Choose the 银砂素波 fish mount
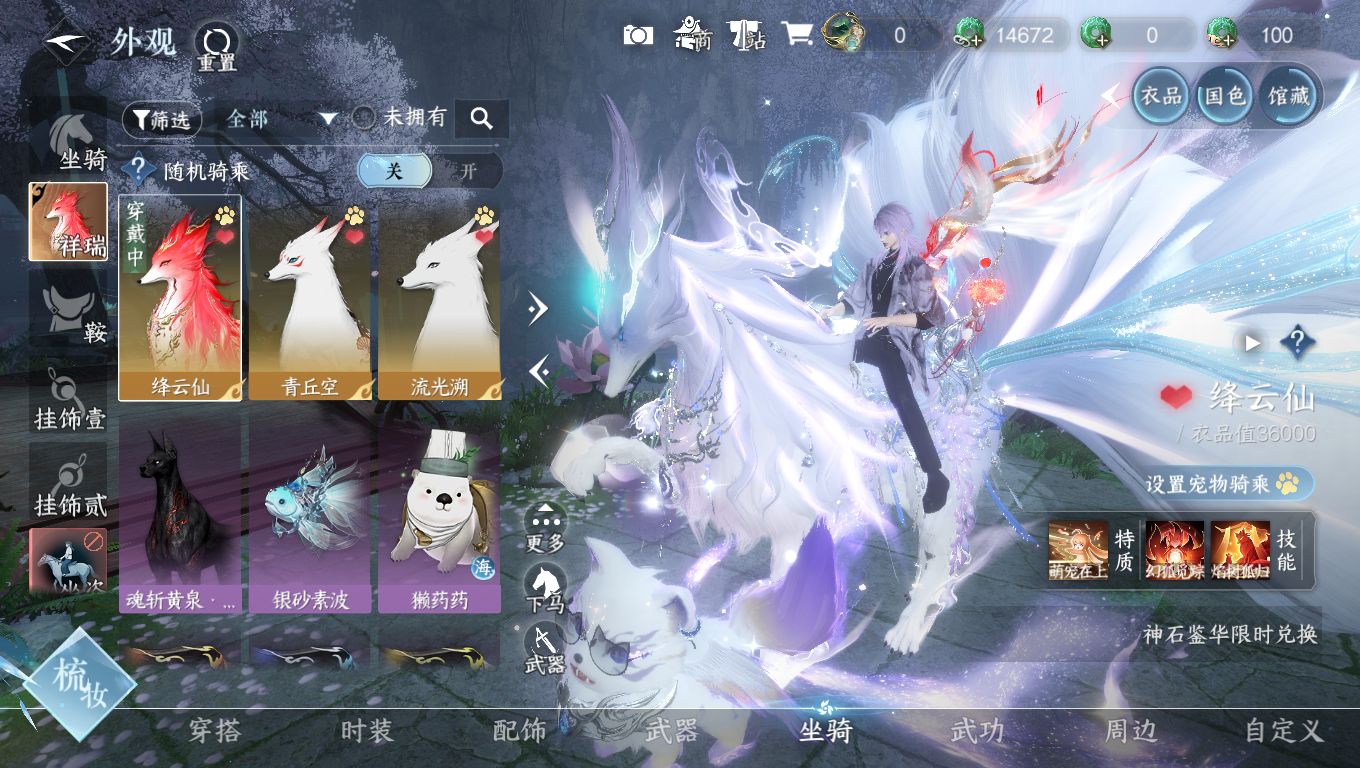The height and width of the screenshot is (768, 1360). pyautogui.click(x=309, y=510)
